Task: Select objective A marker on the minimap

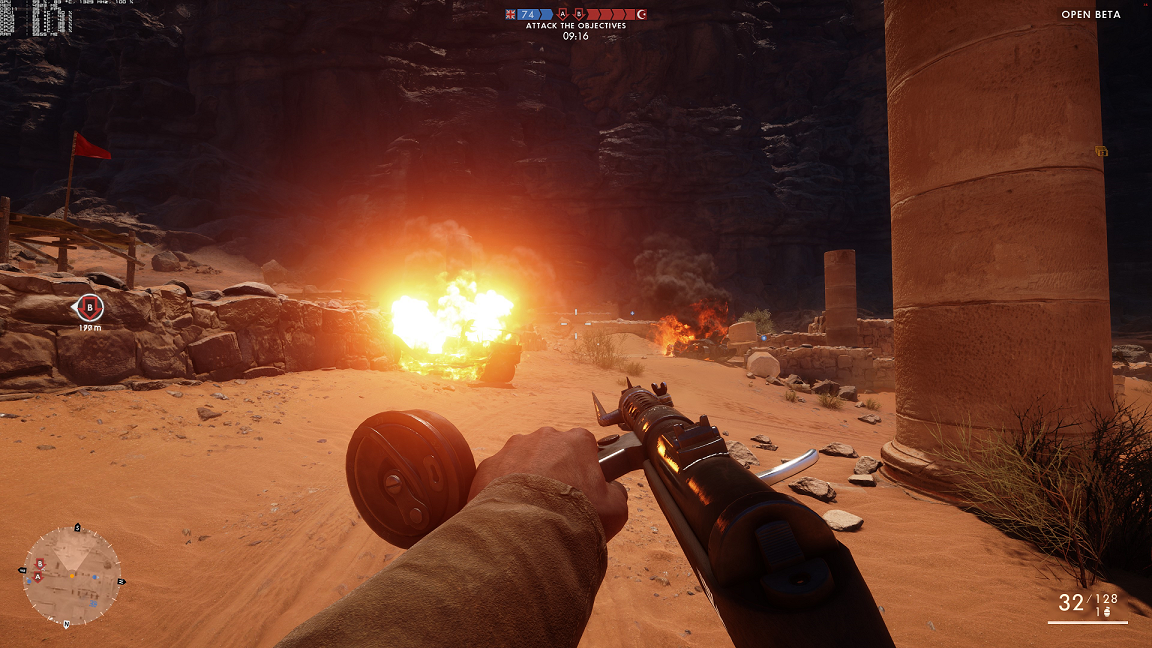Action: (x=38, y=577)
